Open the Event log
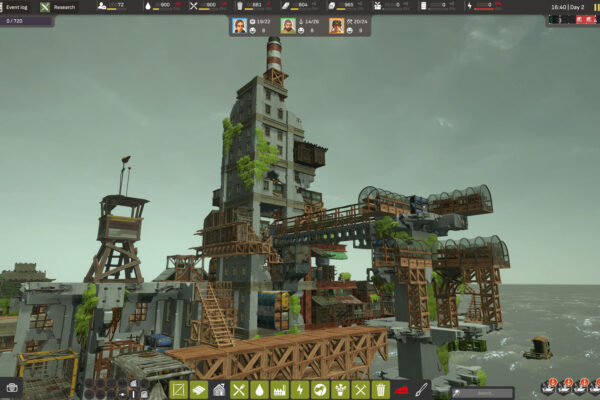The image size is (600, 400). click(x=17, y=7)
